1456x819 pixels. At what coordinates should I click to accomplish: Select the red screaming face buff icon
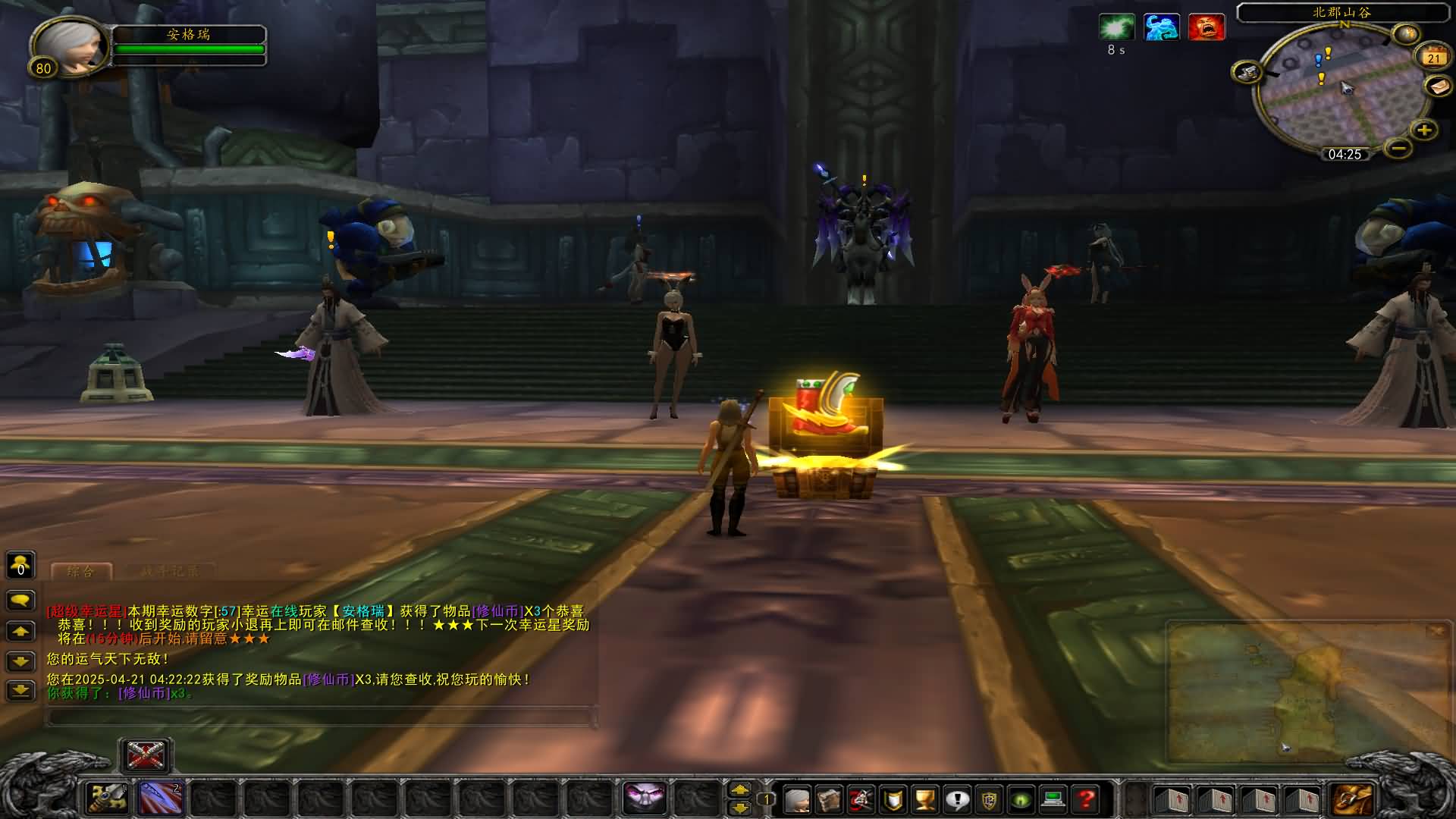tap(1206, 28)
